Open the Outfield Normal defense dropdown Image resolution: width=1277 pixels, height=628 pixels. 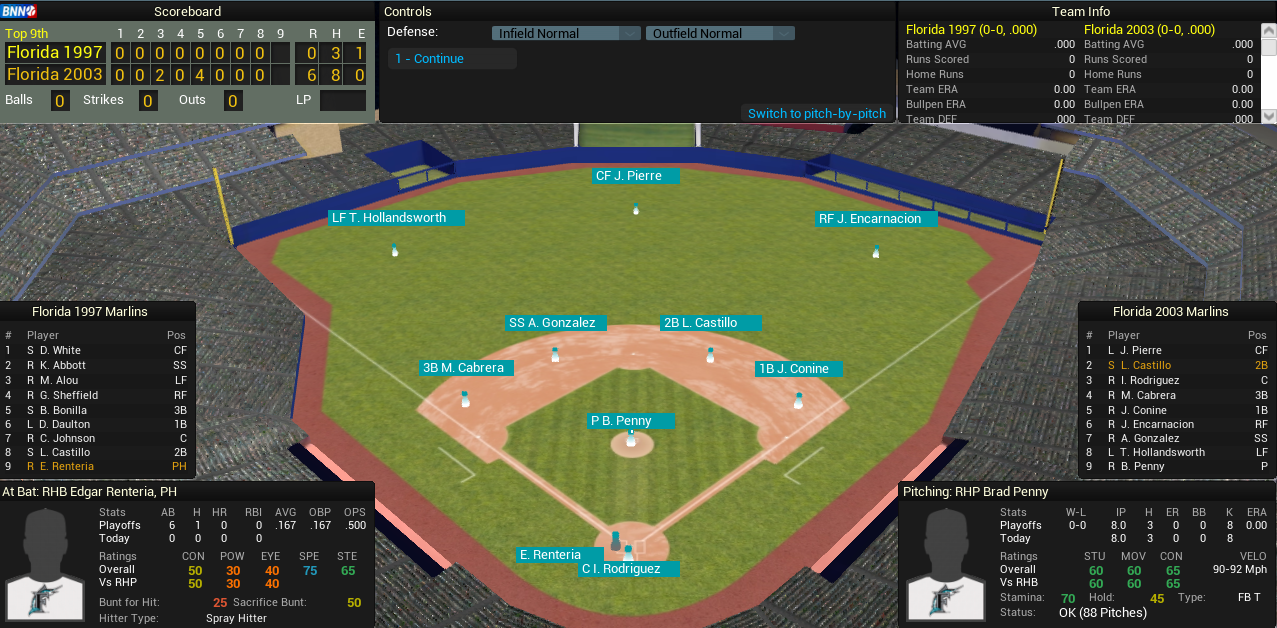click(x=720, y=33)
